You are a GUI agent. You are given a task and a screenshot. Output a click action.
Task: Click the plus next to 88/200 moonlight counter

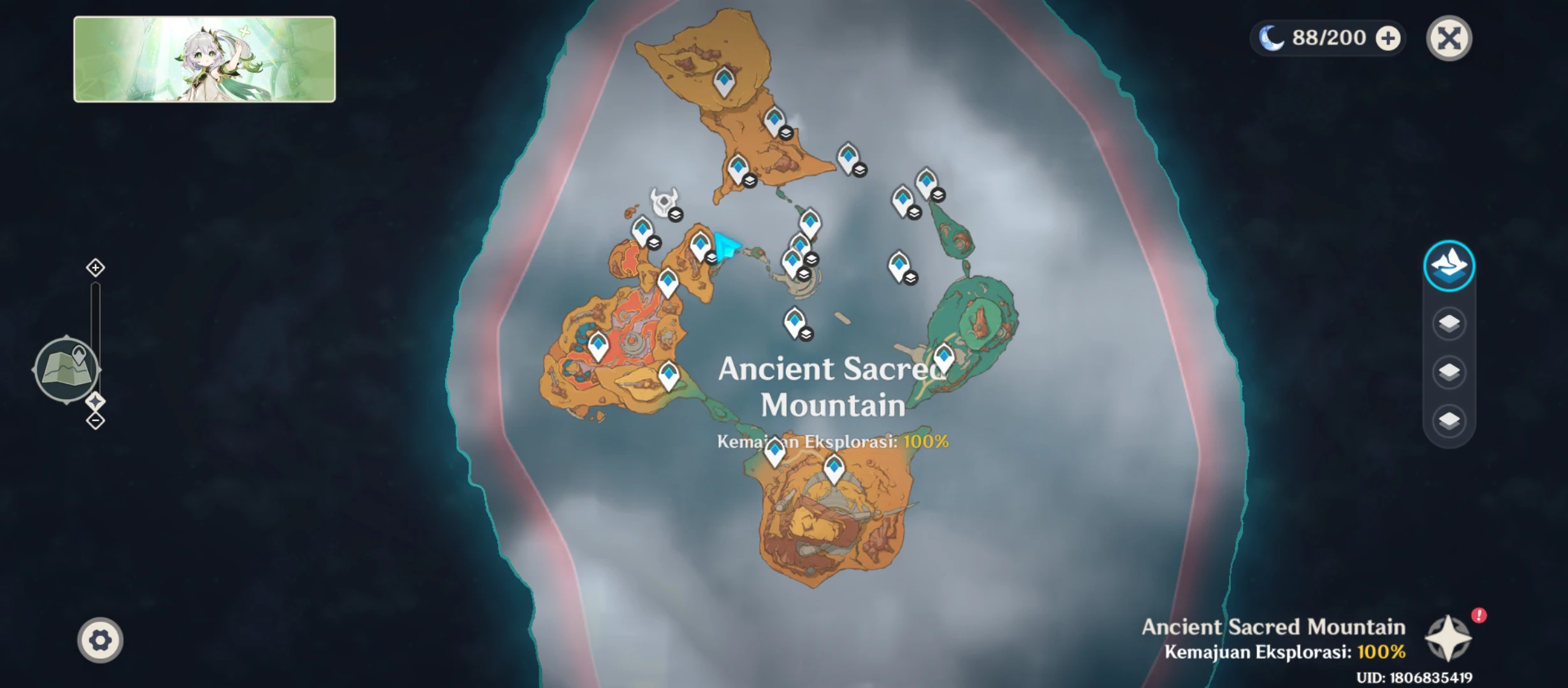(1387, 38)
